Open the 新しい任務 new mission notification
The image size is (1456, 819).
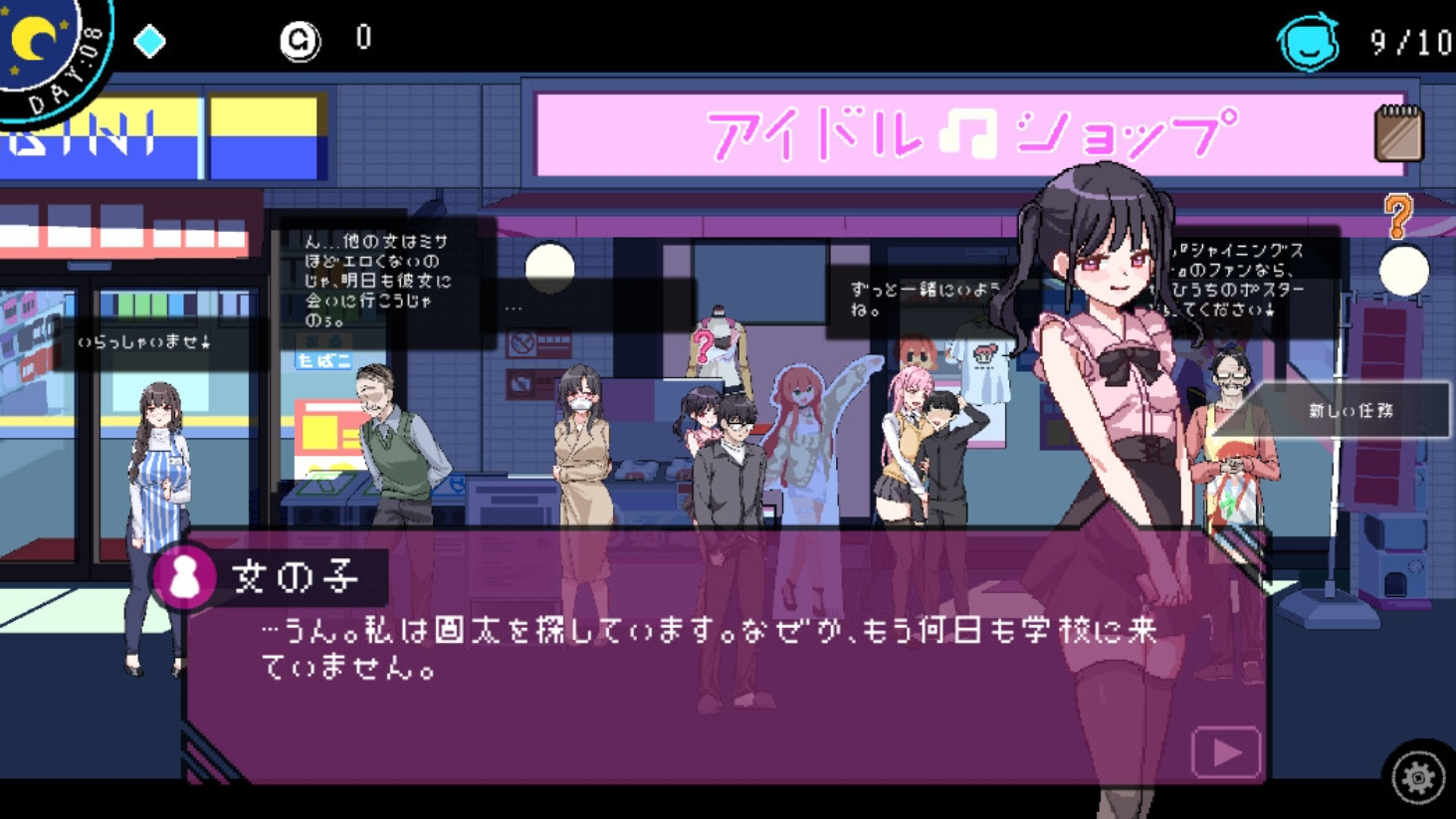point(1349,410)
